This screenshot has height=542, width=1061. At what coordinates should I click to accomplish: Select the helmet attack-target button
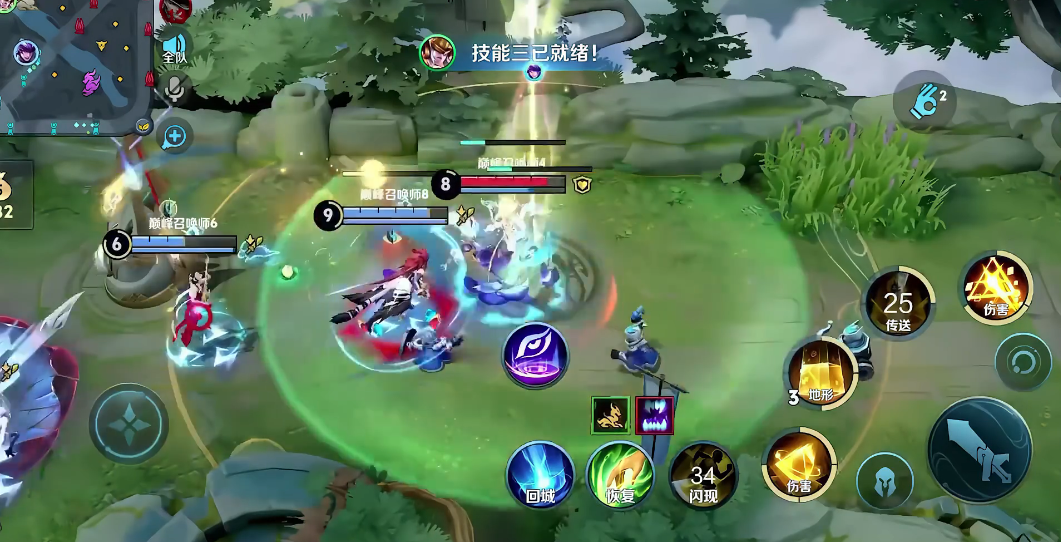[885, 480]
